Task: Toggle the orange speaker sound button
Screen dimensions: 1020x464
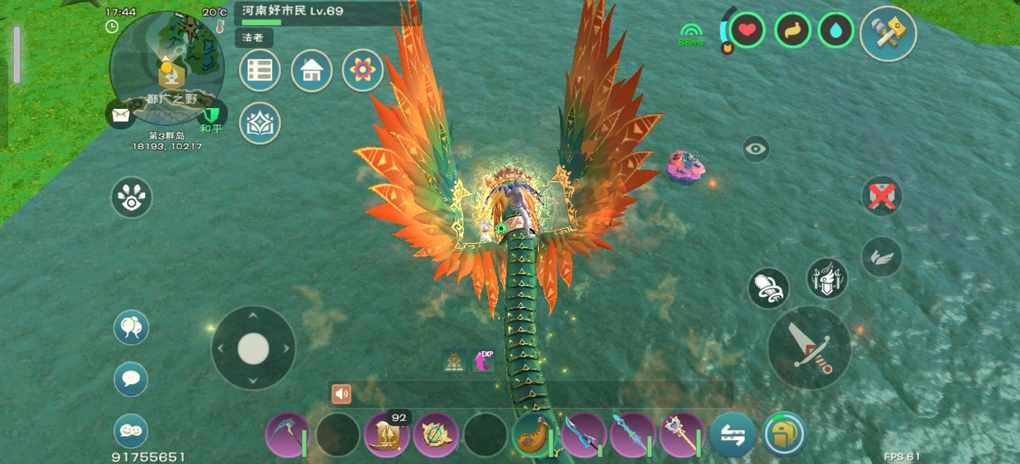Action: pos(341,393)
